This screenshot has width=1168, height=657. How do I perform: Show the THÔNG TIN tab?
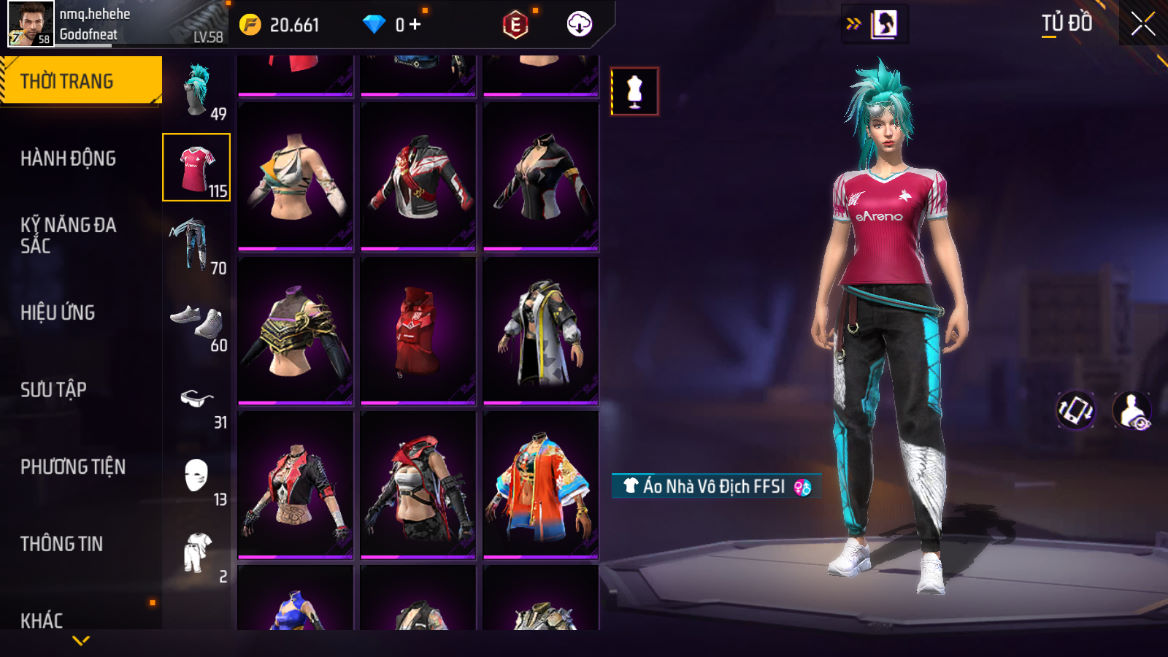coord(62,543)
